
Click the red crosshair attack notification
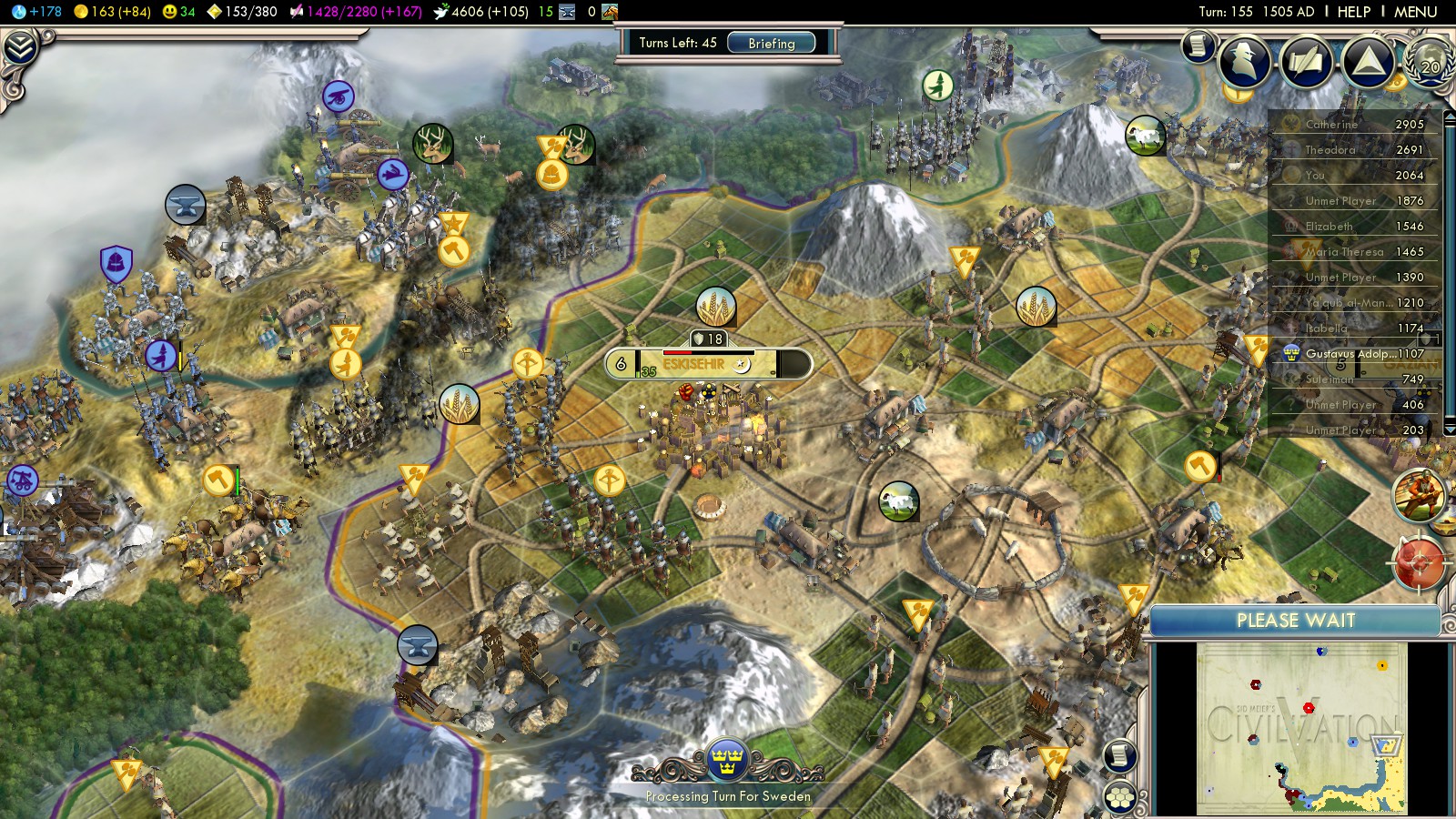click(1418, 563)
